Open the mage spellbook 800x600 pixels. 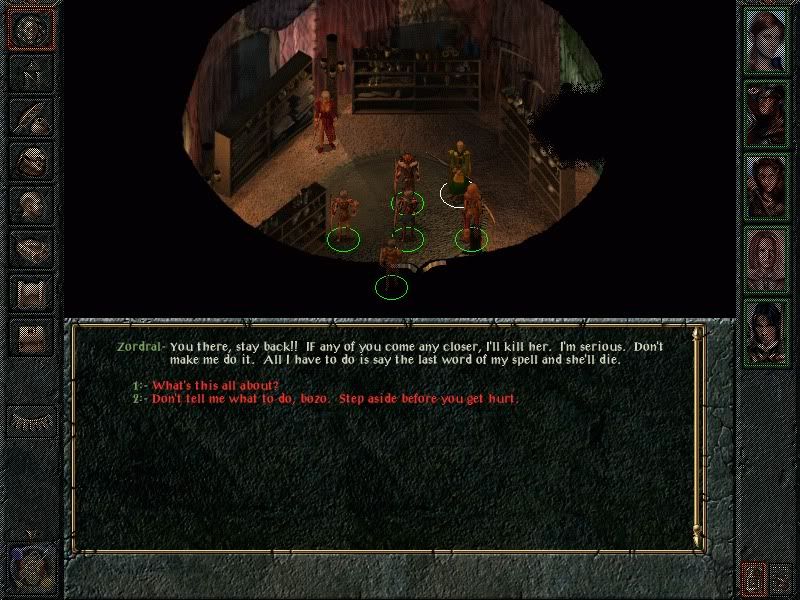coord(31,249)
